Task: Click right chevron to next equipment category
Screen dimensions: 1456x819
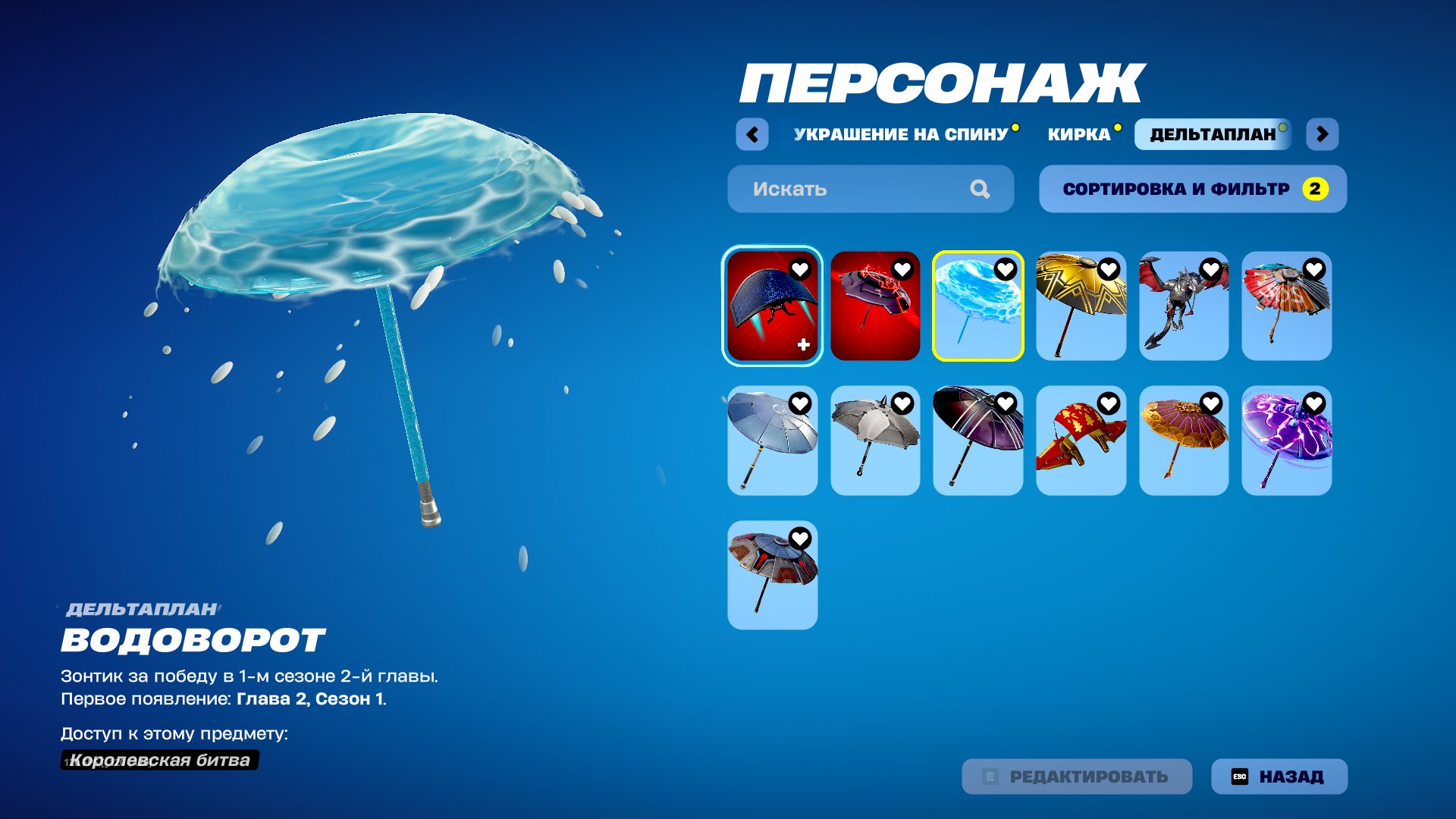Action: 1322,133
